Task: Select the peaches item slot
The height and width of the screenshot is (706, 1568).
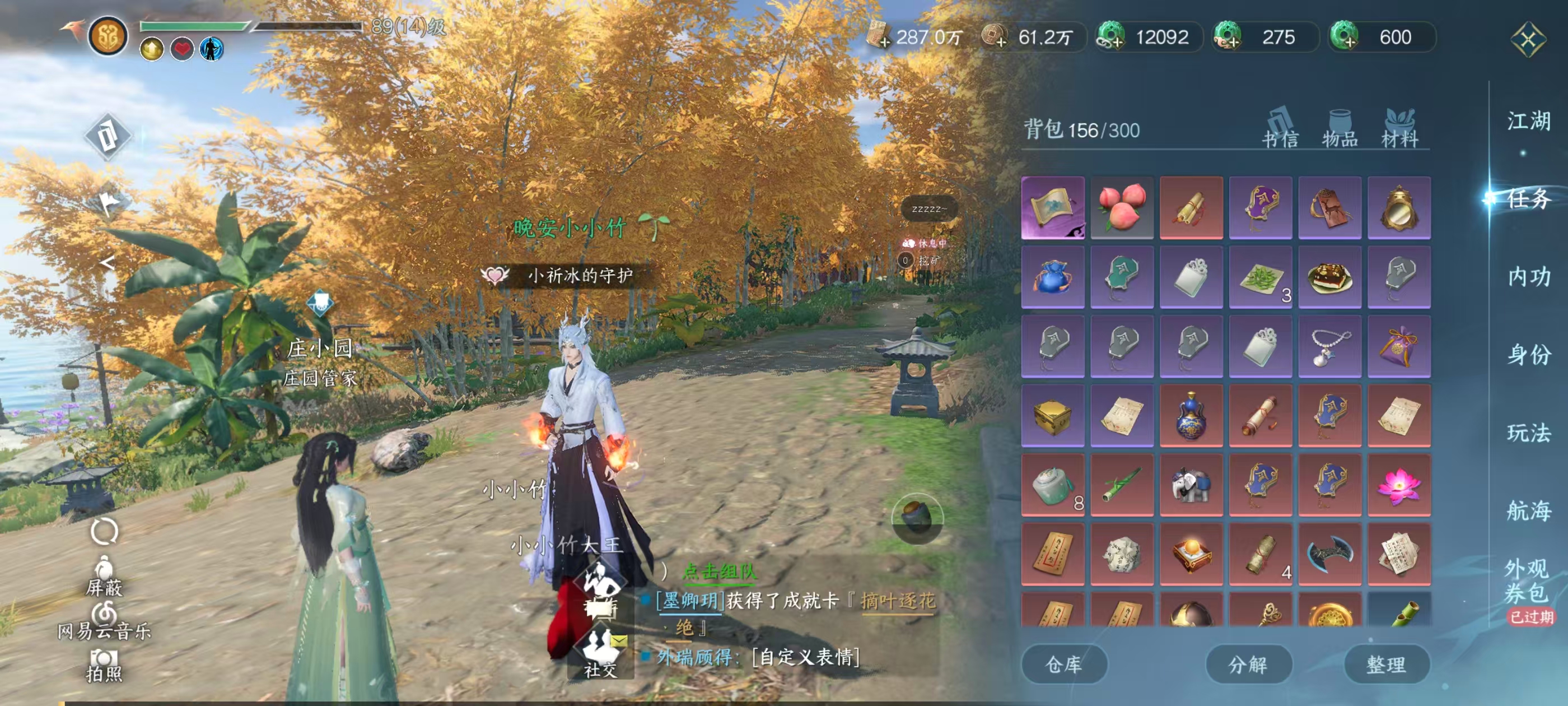Action: pos(1122,208)
